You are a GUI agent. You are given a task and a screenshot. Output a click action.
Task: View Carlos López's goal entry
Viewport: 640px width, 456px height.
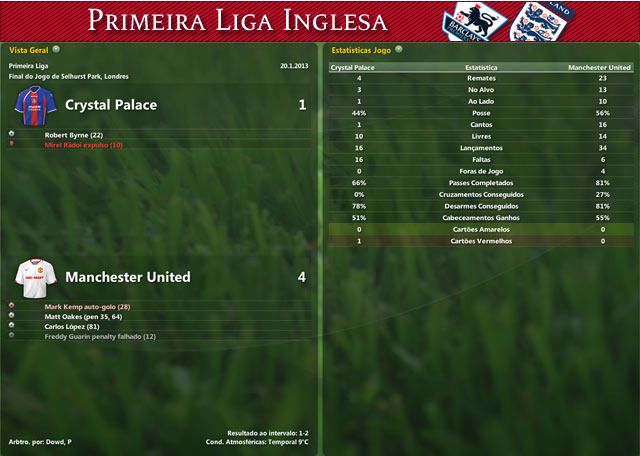click(72, 326)
